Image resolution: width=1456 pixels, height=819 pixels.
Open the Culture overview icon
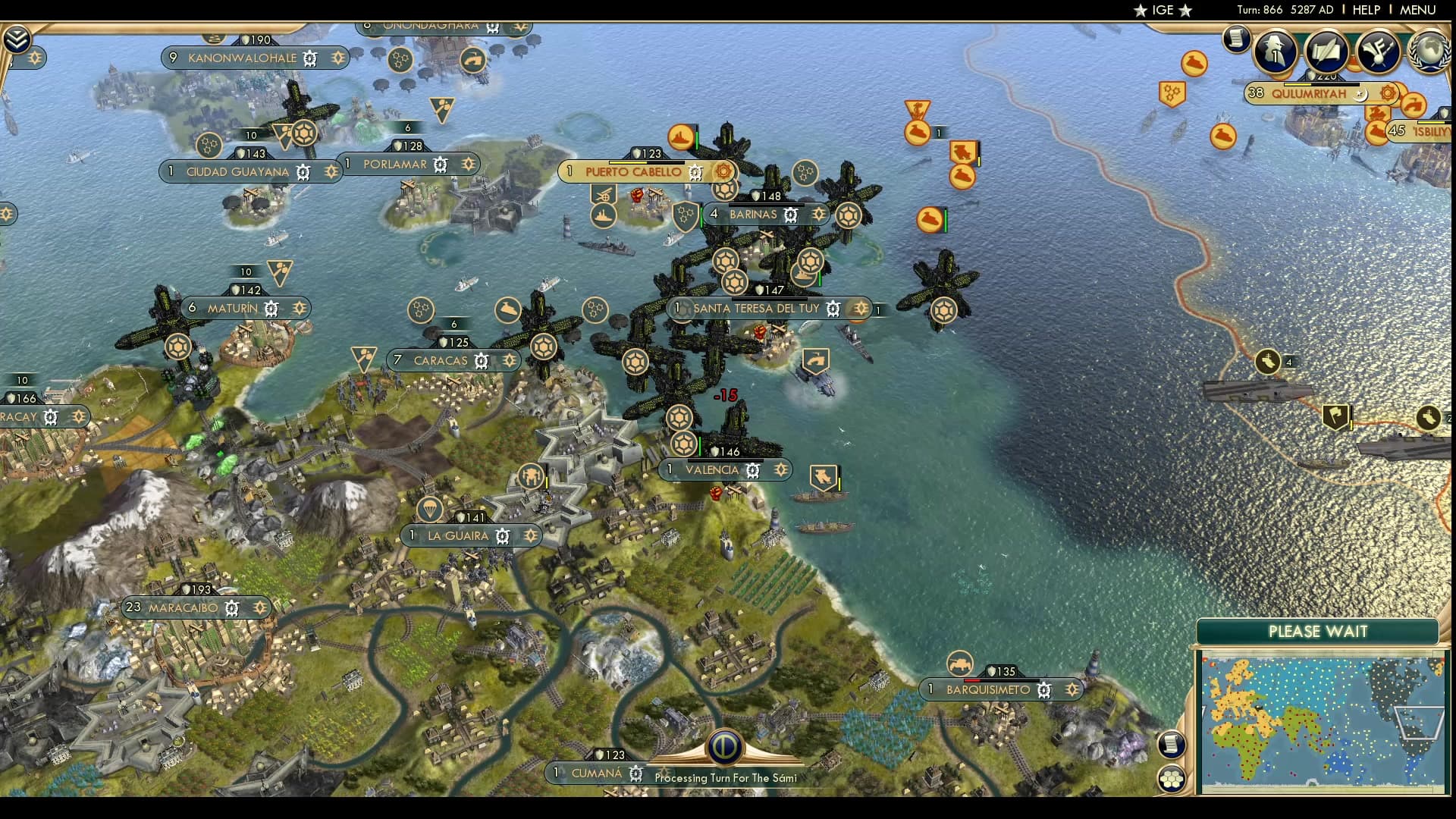tap(1378, 53)
